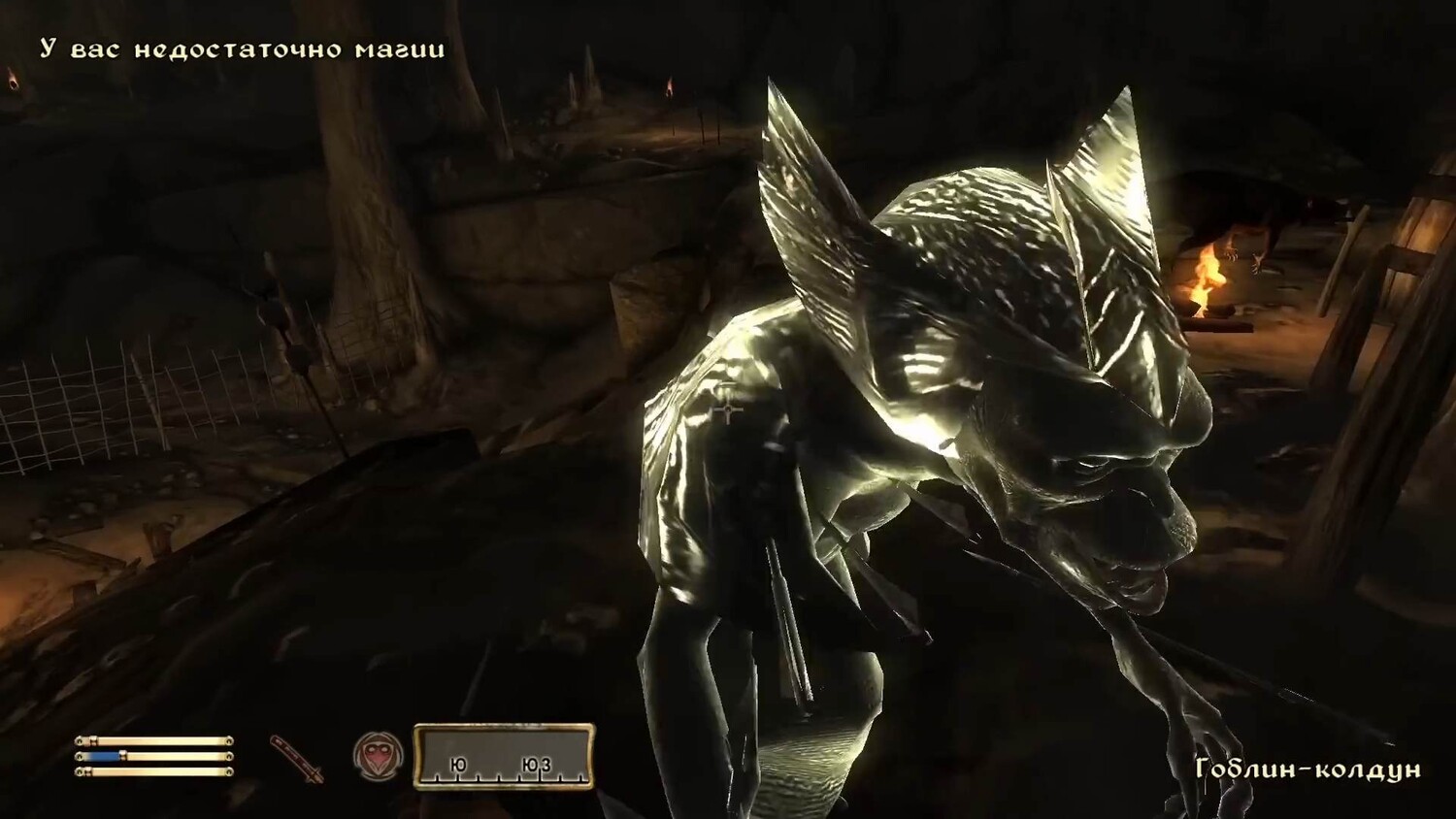Viewport: 1456px width, 819px height.
Task: Click the compass direction bar
Action: click(504, 756)
